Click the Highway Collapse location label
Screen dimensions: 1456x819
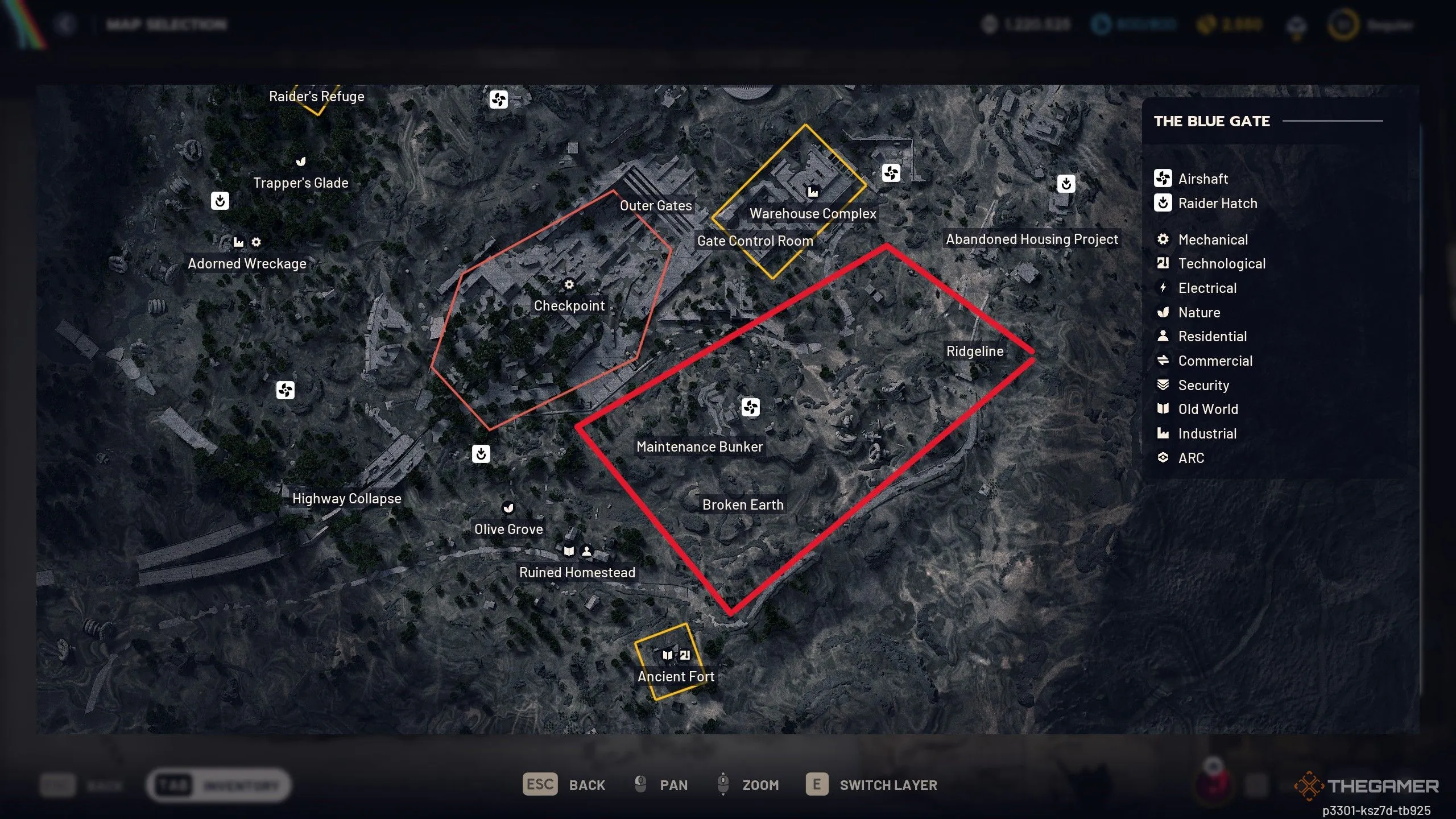point(346,498)
